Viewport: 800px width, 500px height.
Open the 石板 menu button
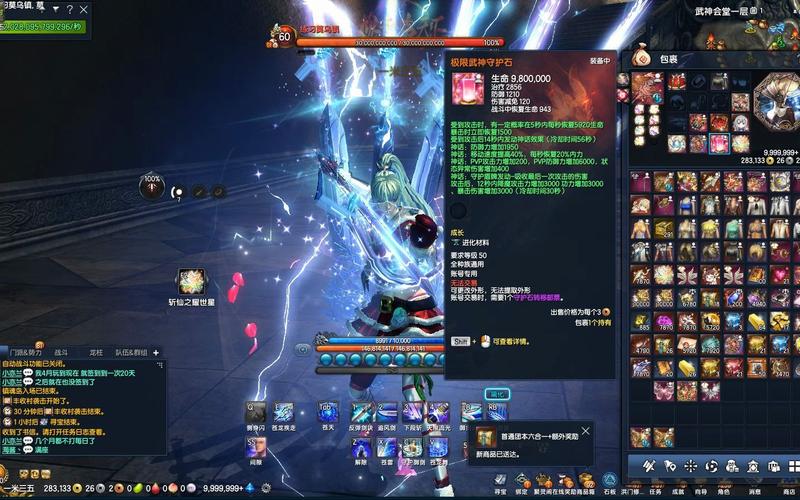point(609,482)
